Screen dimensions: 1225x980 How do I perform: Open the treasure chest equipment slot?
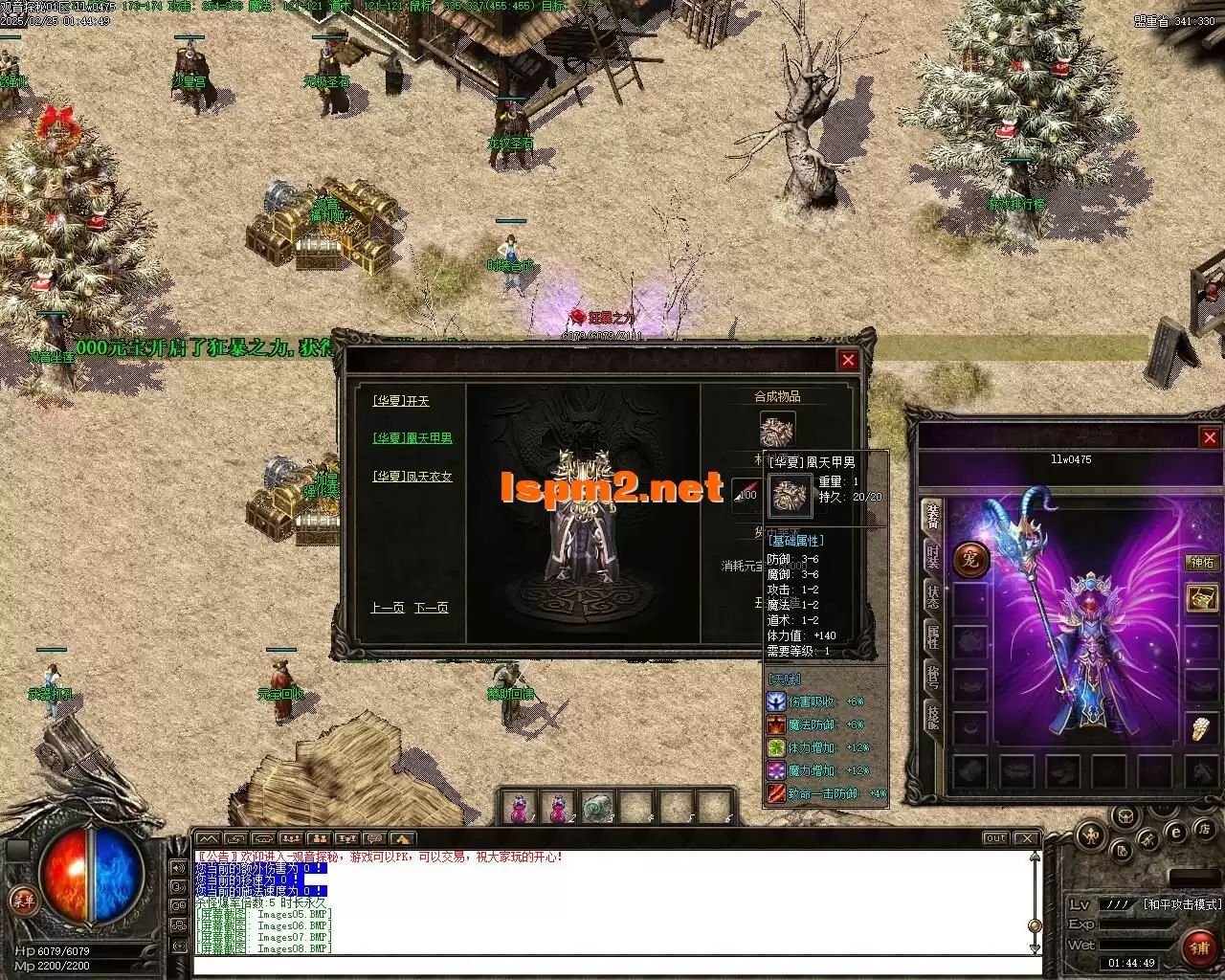pos(1201,598)
